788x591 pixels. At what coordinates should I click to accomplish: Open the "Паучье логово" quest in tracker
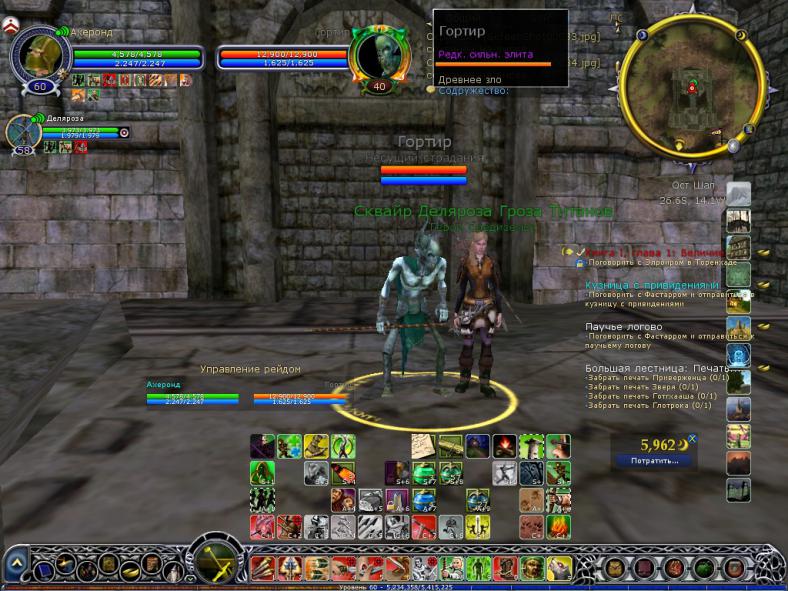click(x=624, y=326)
